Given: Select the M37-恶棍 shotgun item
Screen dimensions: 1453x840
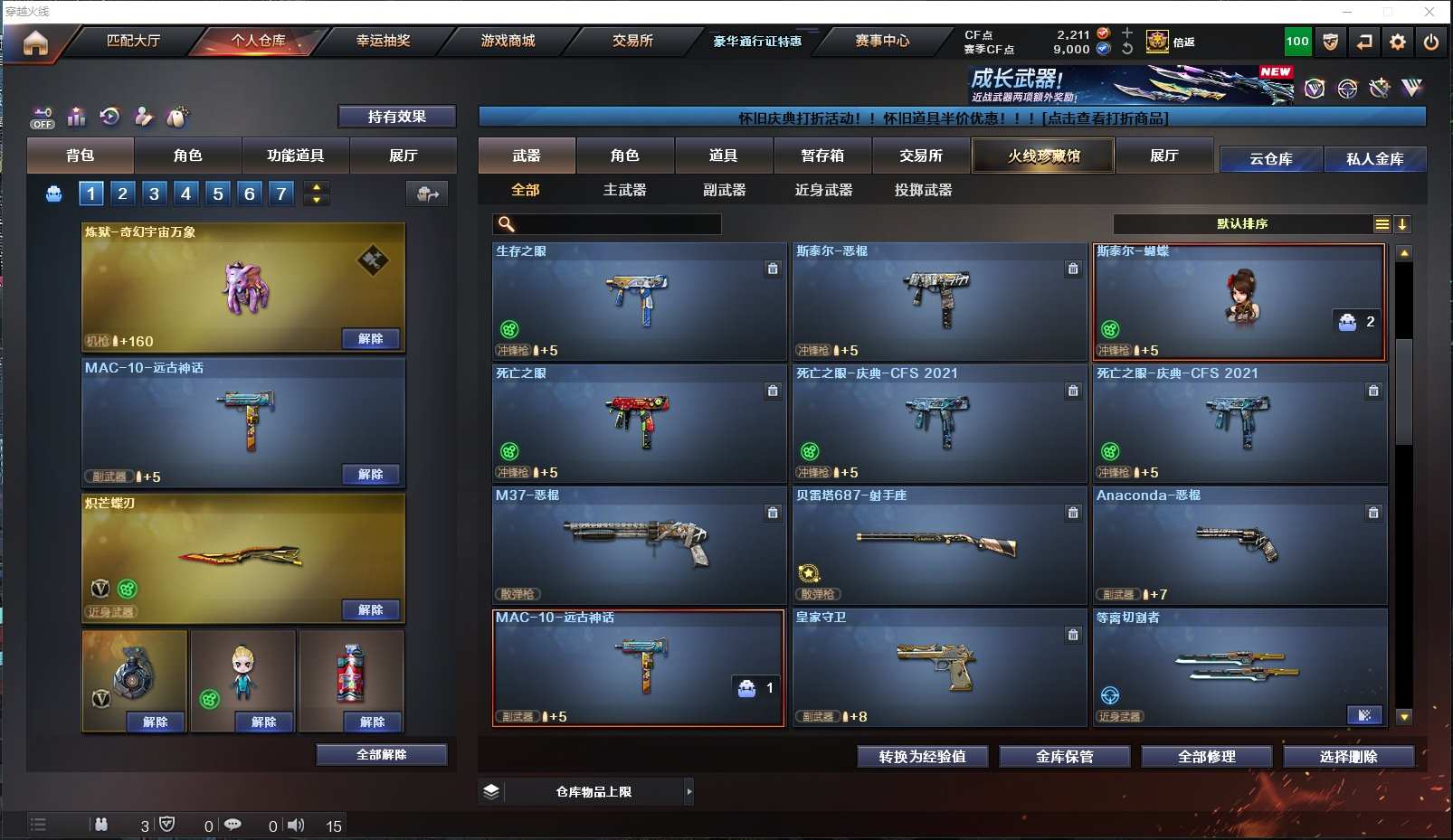Looking at the screenshot, I should pyautogui.click(x=639, y=545).
